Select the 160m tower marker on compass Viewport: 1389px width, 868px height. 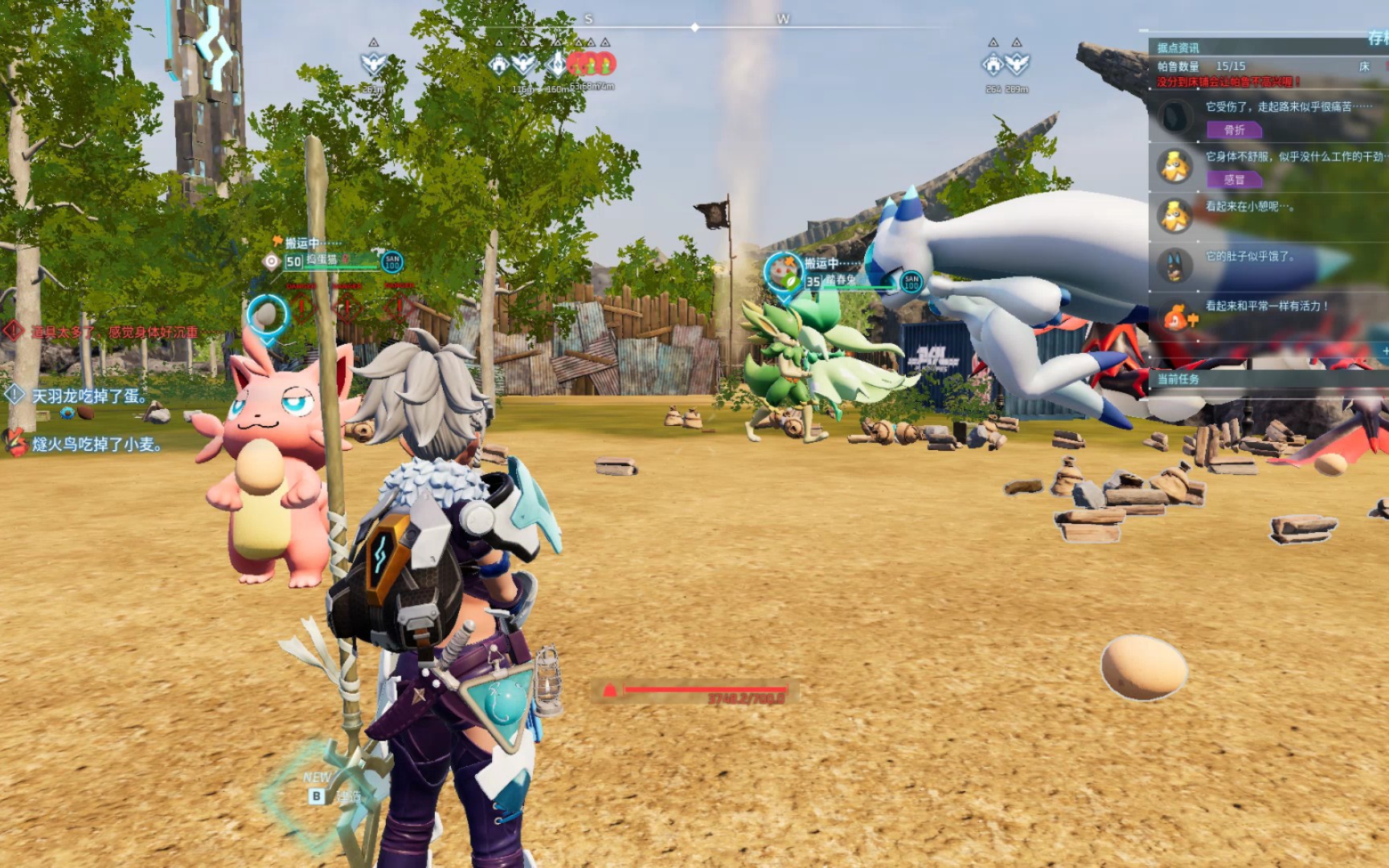pos(557,64)
